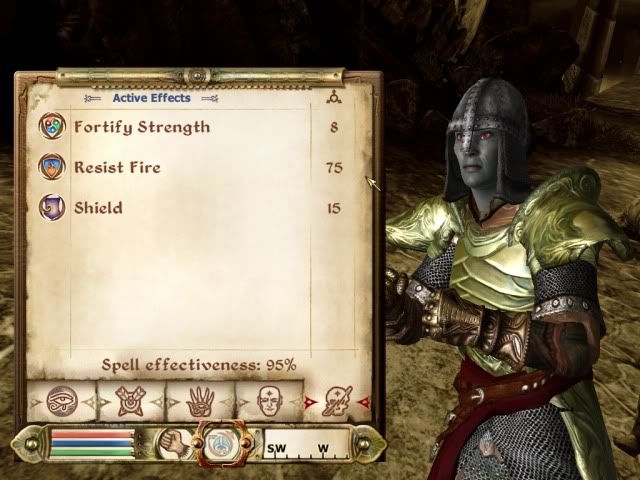
Task: Select the Shield effect row
Action: [98, 208]
